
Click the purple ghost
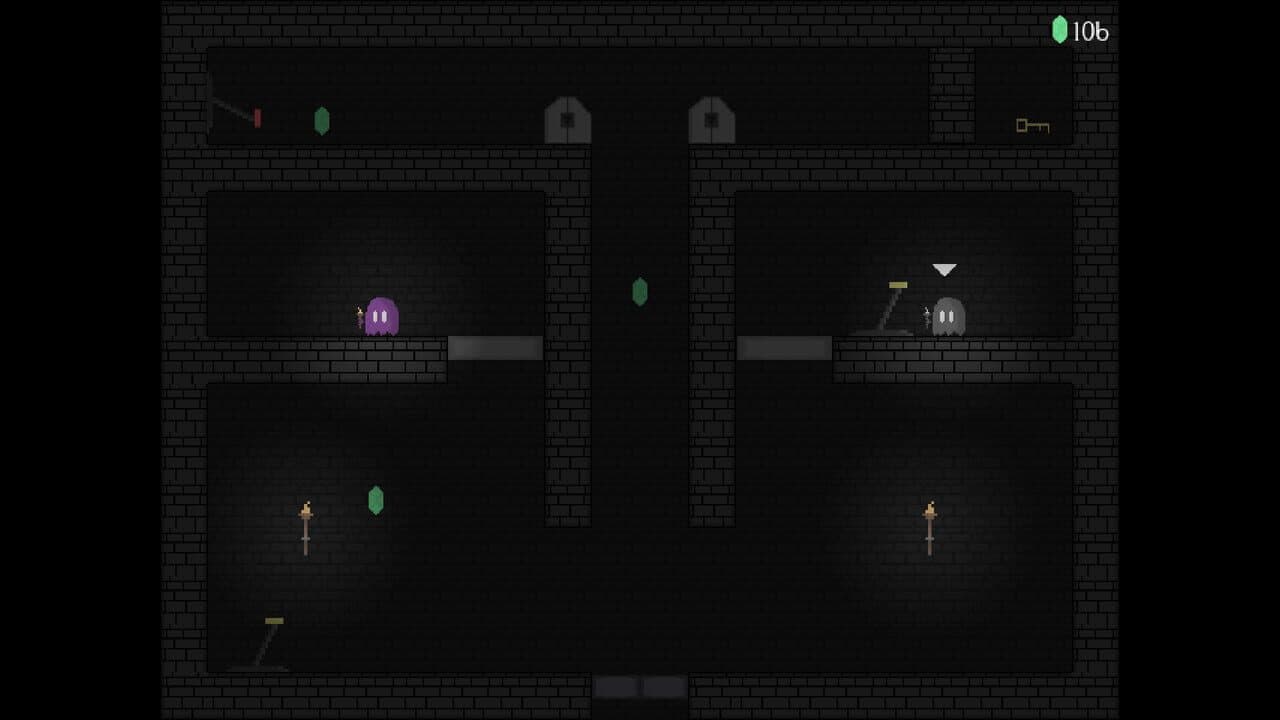tap(383, 315)
